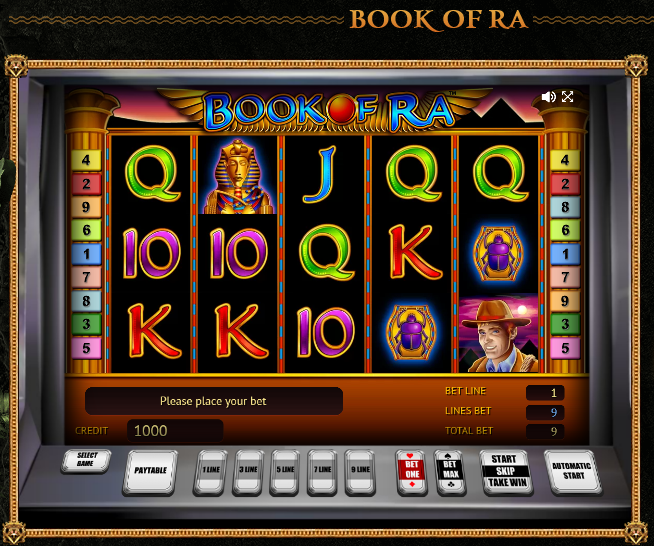
Task: Enable Automatic Start
Action: [572, 469]
